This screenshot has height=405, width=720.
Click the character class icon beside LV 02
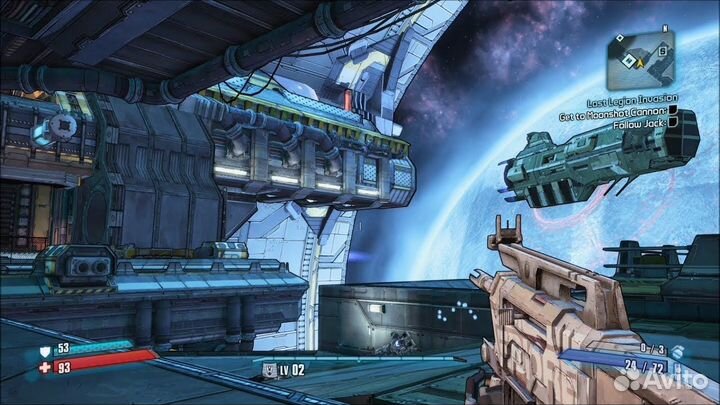[269, 371]
